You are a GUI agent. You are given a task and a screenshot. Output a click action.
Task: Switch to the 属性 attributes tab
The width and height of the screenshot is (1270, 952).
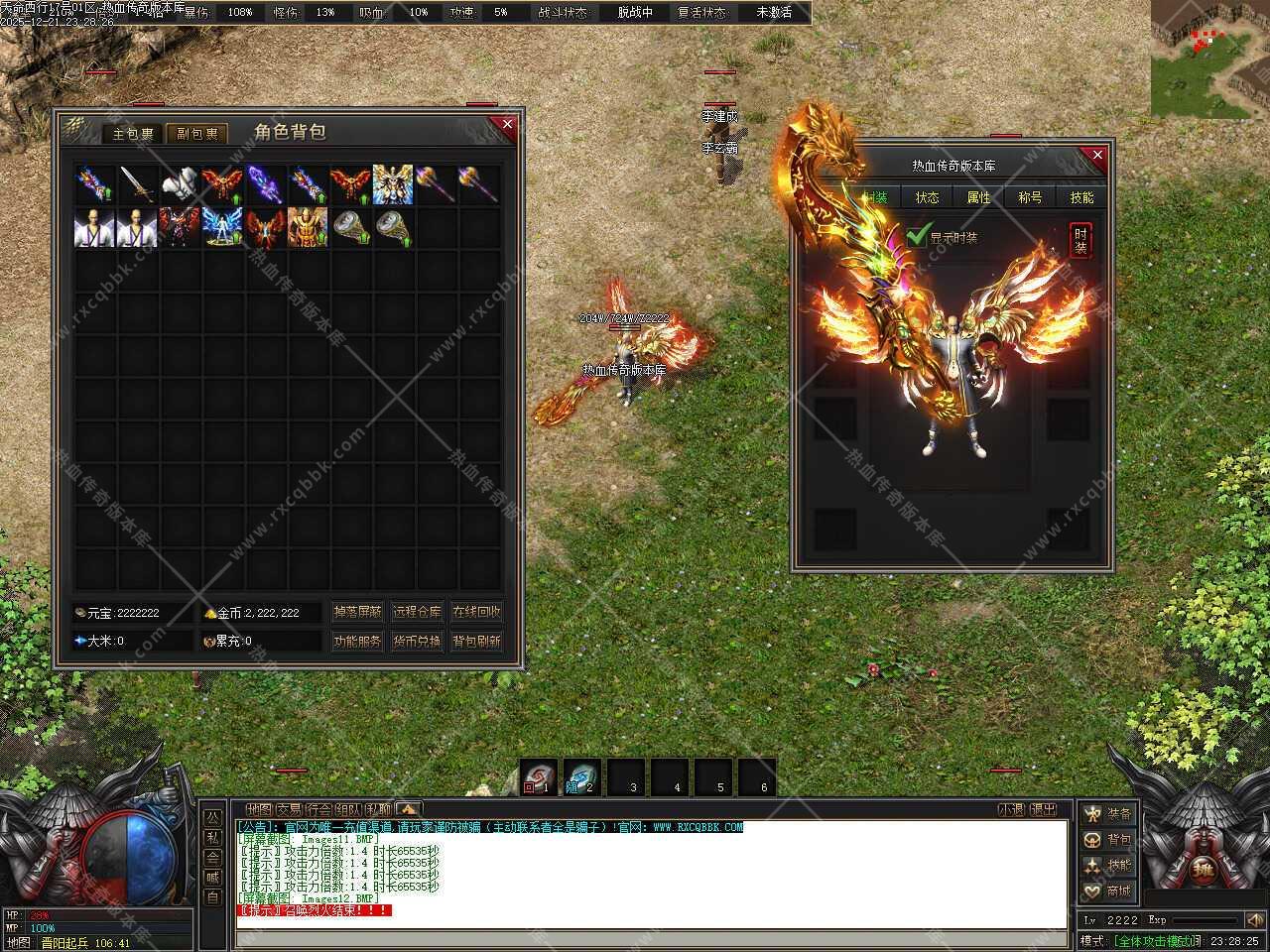(978, 197)
